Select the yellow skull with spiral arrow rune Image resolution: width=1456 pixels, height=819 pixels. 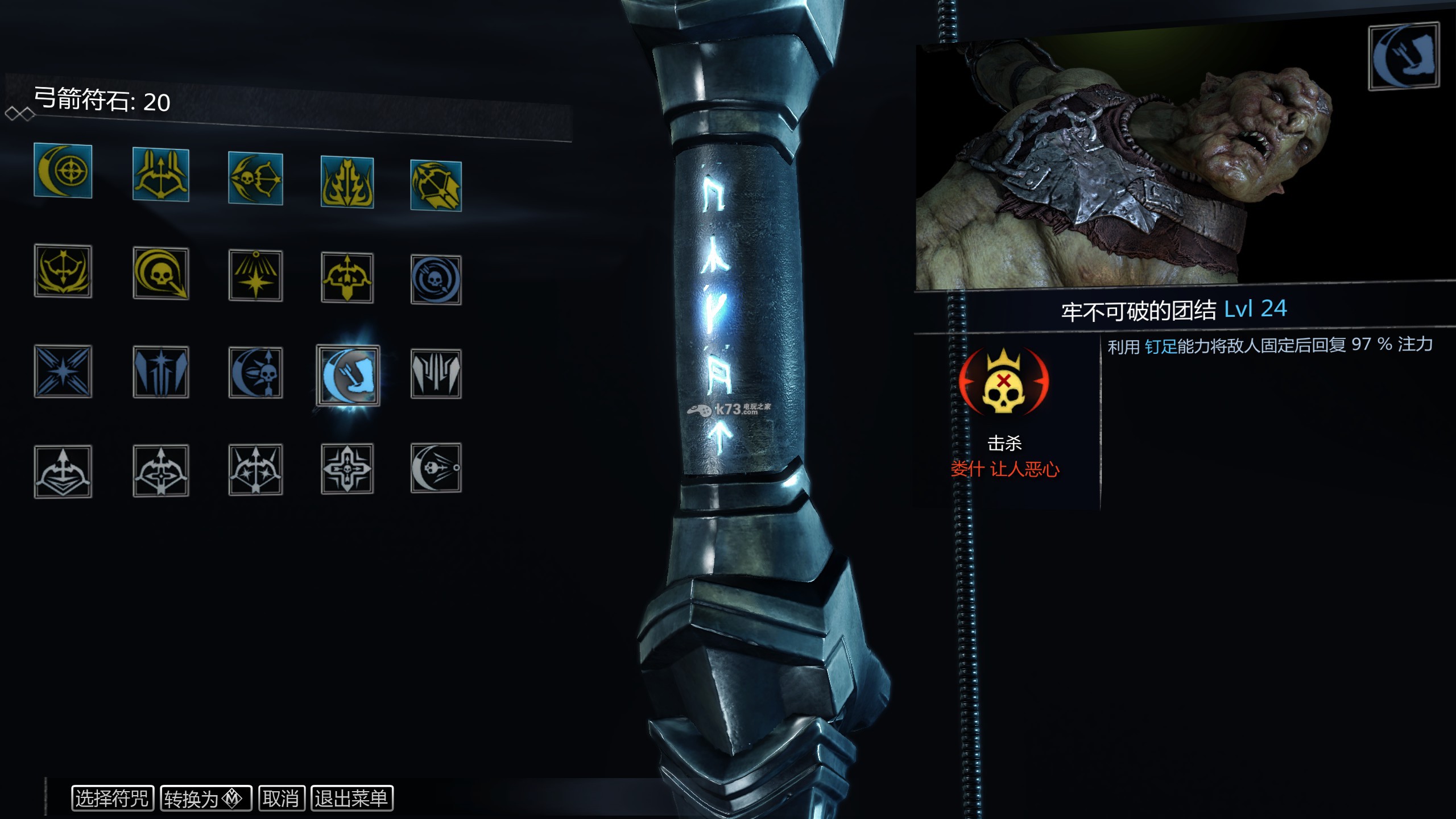tap(161, 274)
